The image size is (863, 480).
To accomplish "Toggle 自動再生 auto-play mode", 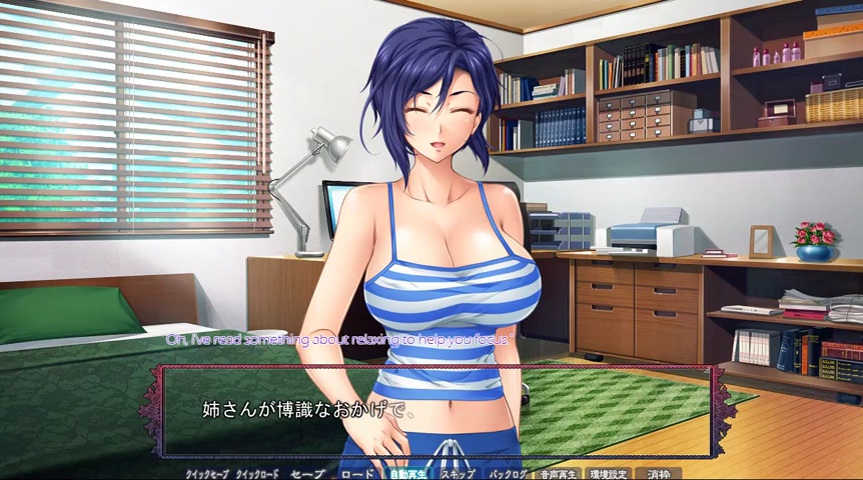I will click(408, 473).
